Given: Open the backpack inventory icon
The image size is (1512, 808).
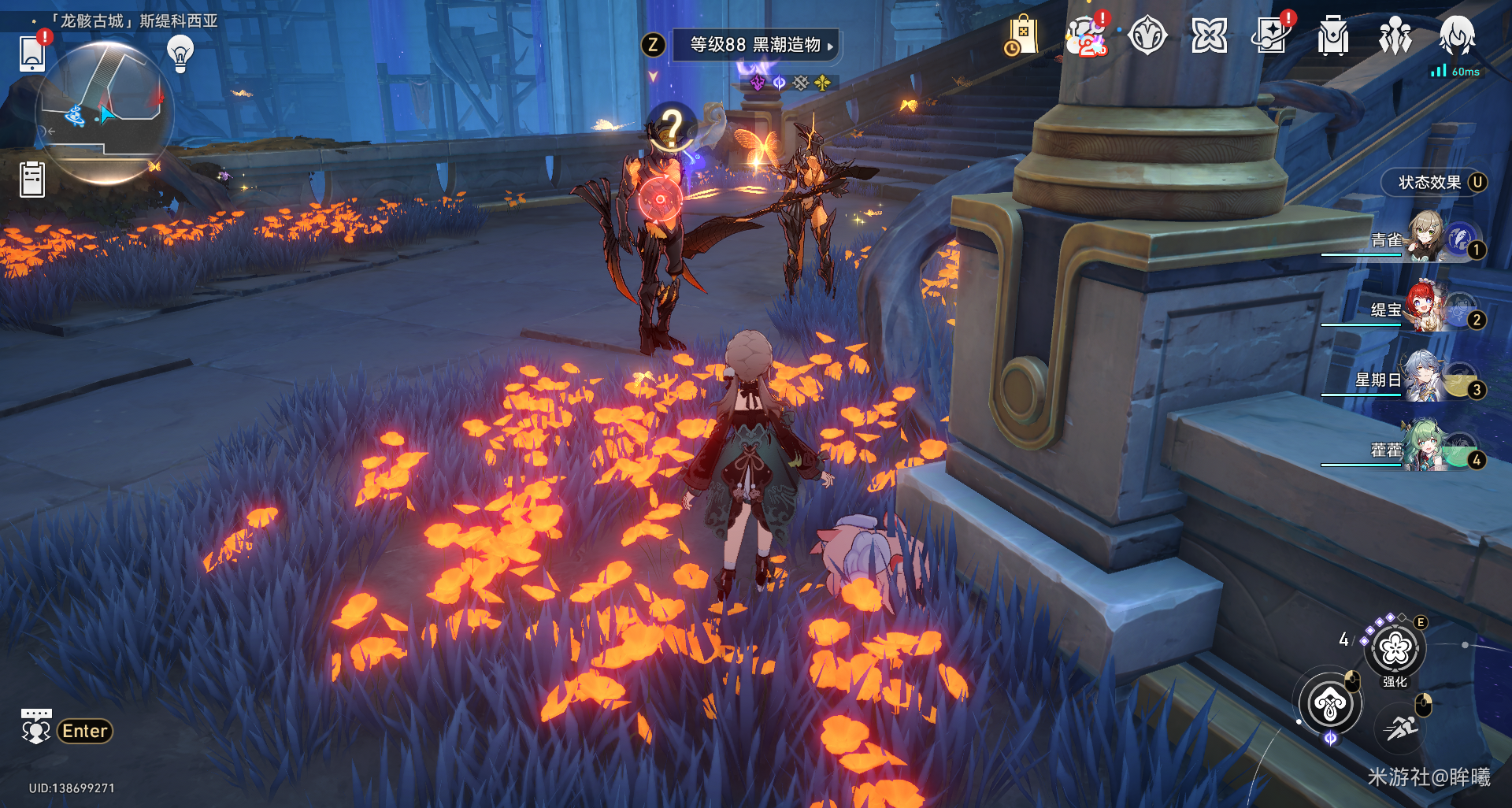Looking at the screenshot, I should pyautogui.click(x=1332, y=36).
